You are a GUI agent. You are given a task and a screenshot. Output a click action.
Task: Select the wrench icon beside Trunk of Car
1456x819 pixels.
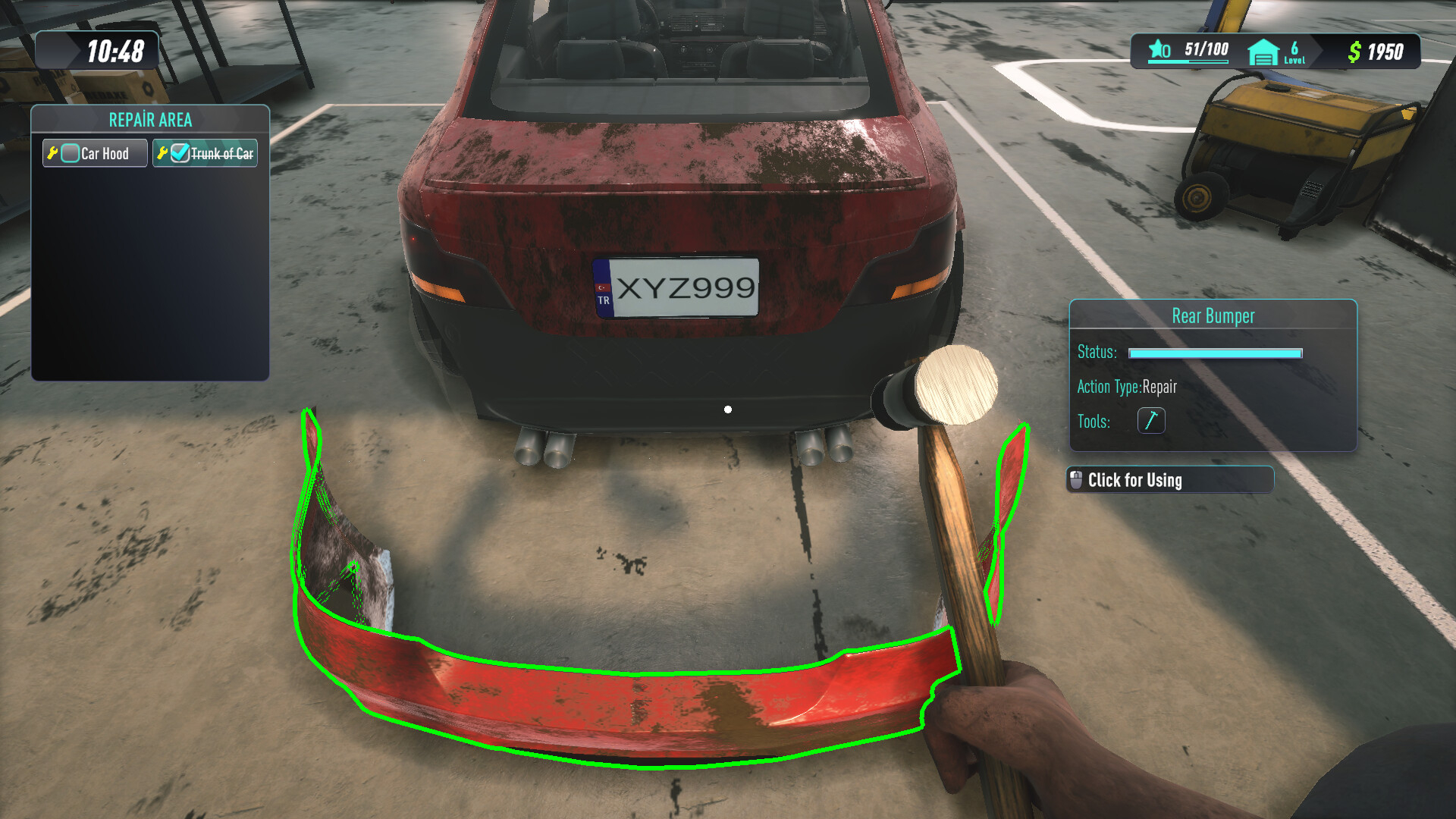tap(162, 152)
